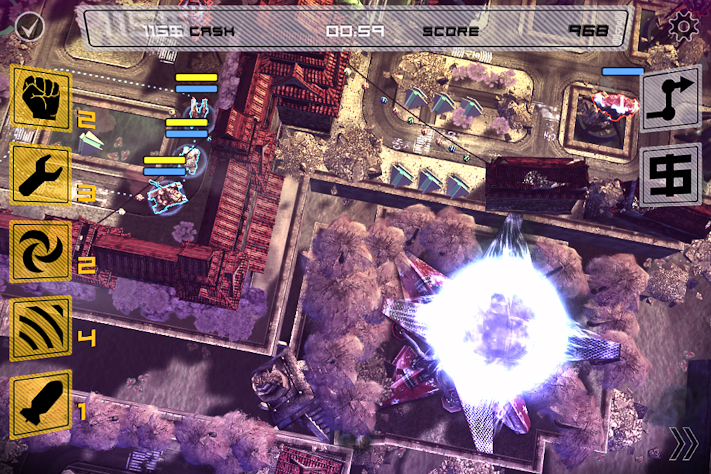The width and height of the screenshot is (711, 474).
Task: Tap the checkmark objectives button
Action: 27,25
